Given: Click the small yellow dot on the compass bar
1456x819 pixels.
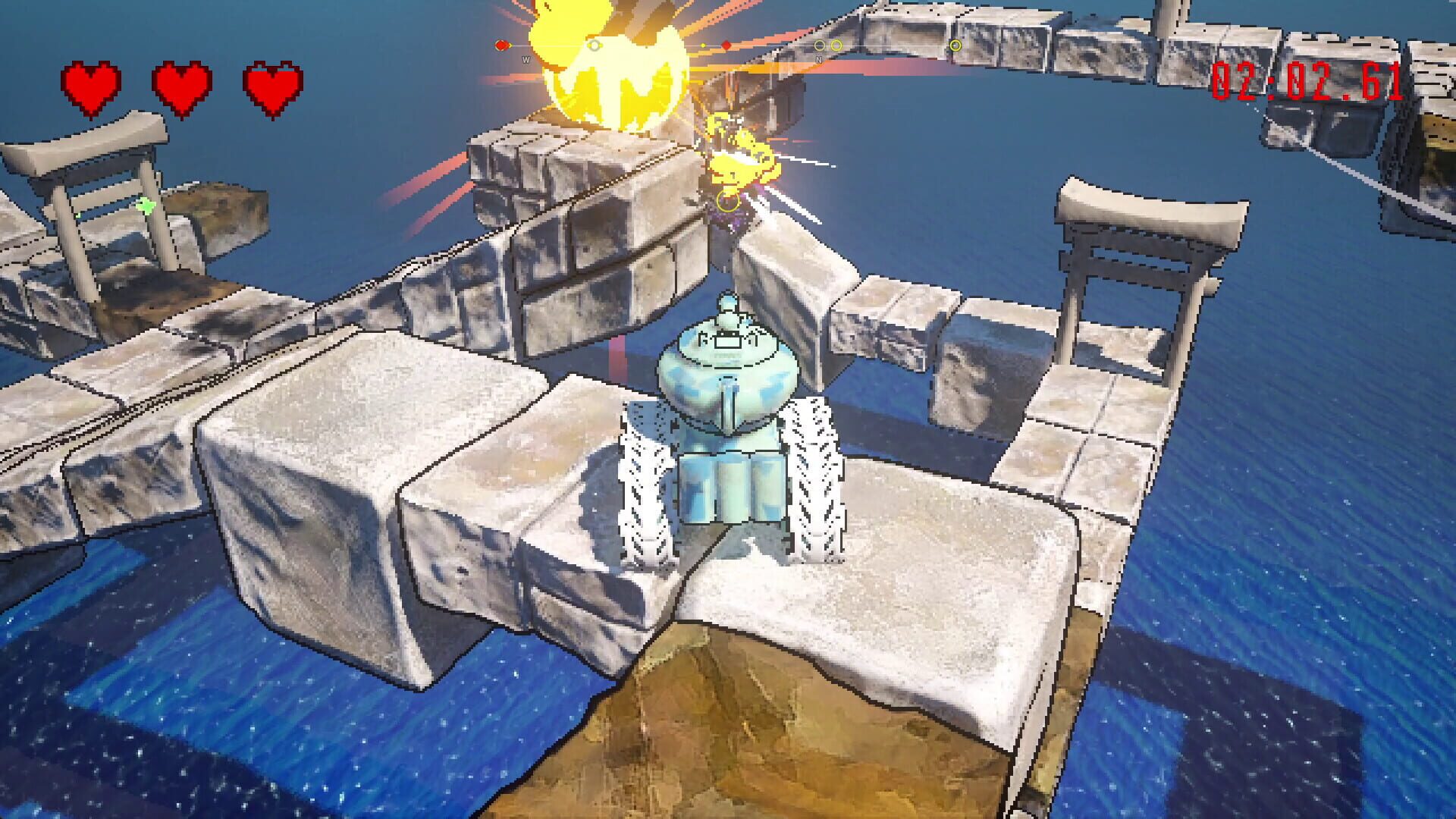Looking at the screenshot, I should [702, 45].
